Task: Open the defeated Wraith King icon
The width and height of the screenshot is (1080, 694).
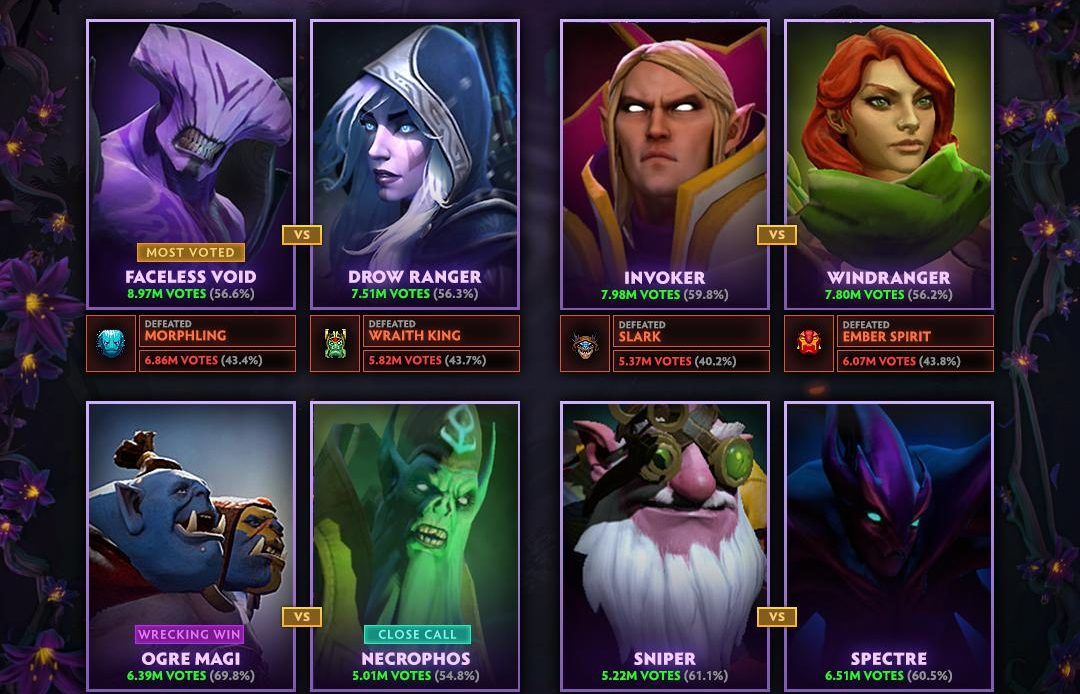Action: coord(335,344)
